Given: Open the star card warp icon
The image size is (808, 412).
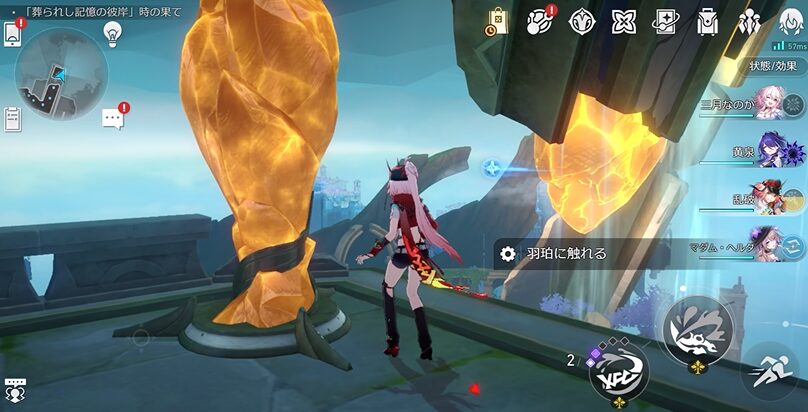Looking at the screenshot, I should point(666,21).
